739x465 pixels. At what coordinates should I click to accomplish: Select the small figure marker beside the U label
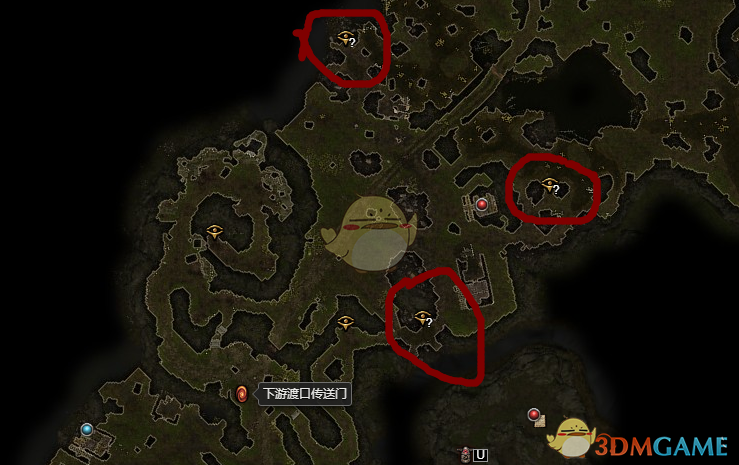[465, 454]
